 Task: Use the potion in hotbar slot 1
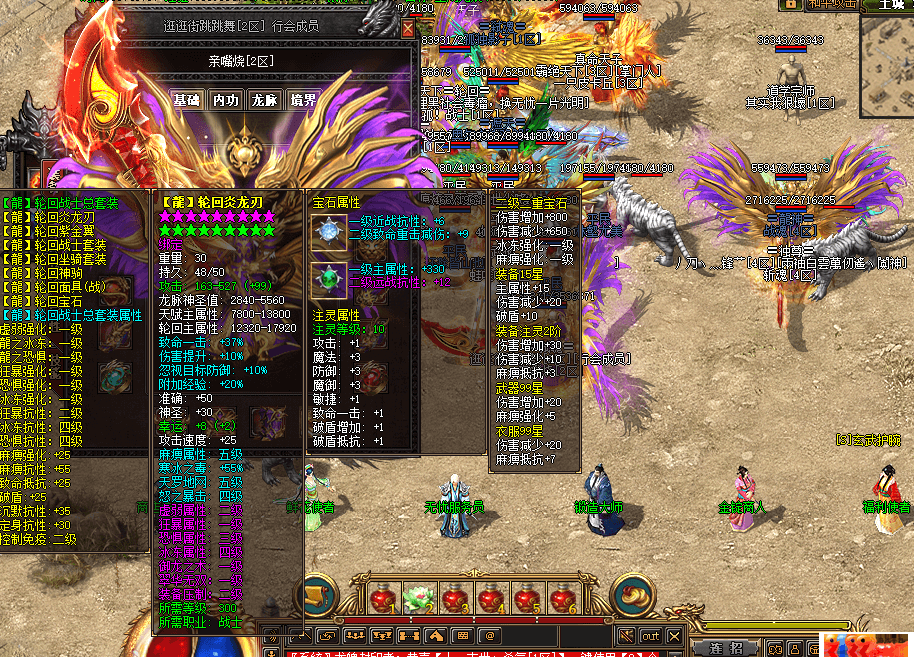(x=384, y=599)
